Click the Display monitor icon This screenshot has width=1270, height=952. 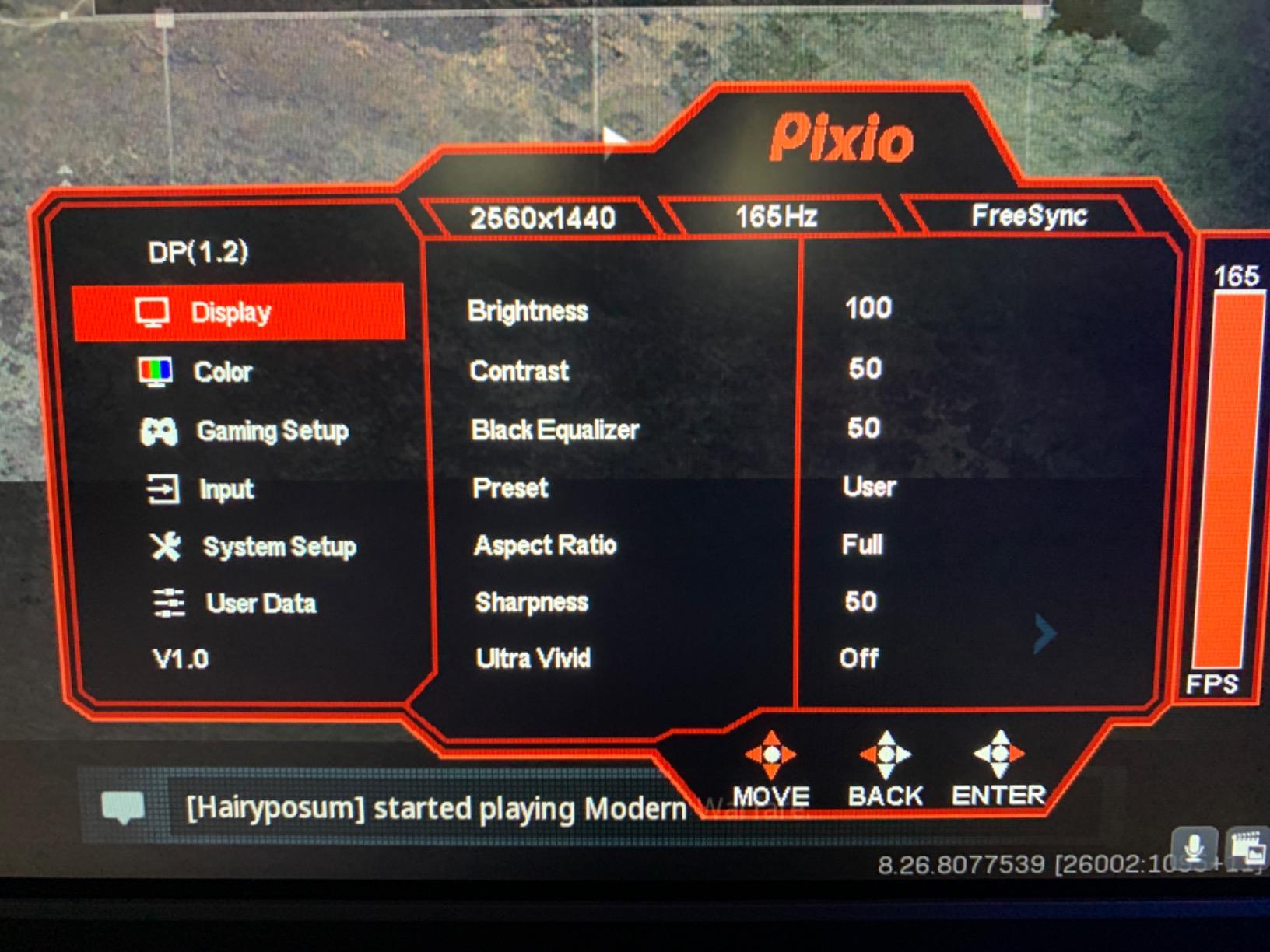155,312
